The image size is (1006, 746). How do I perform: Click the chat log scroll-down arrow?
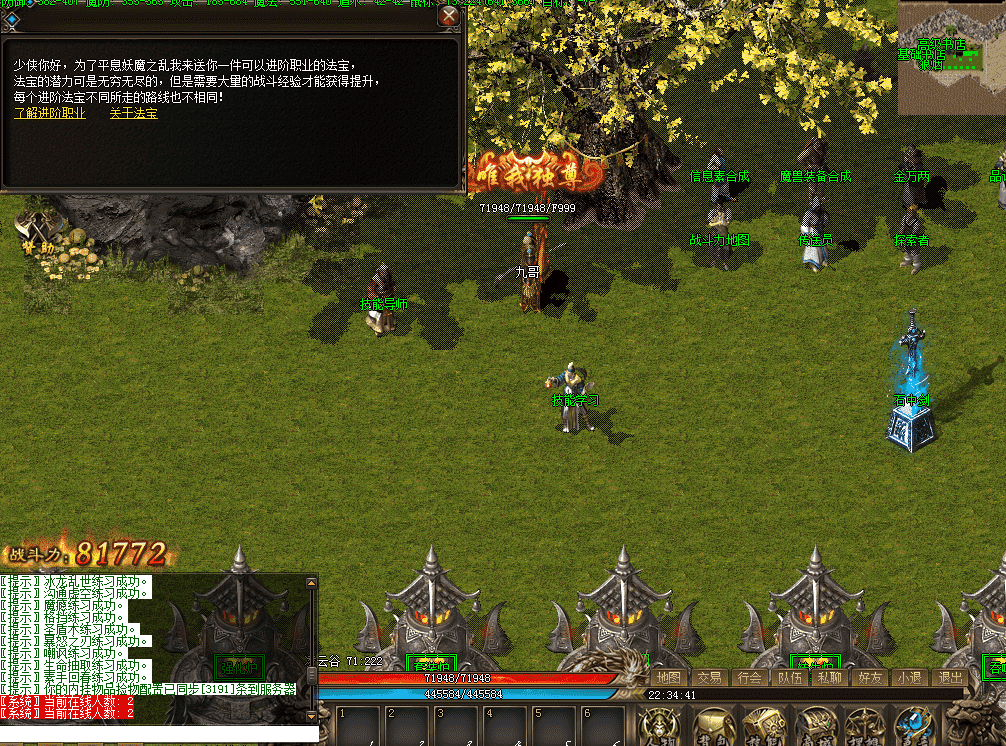pyautogui.click(x=311, y=714)
